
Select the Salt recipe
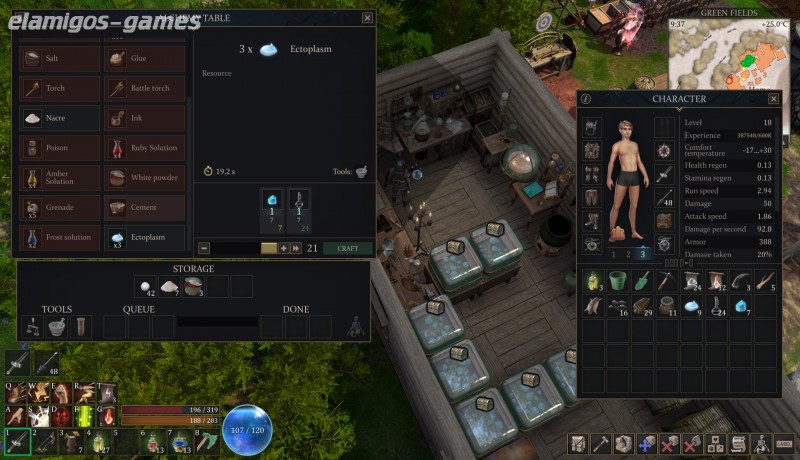coord(58,59)
